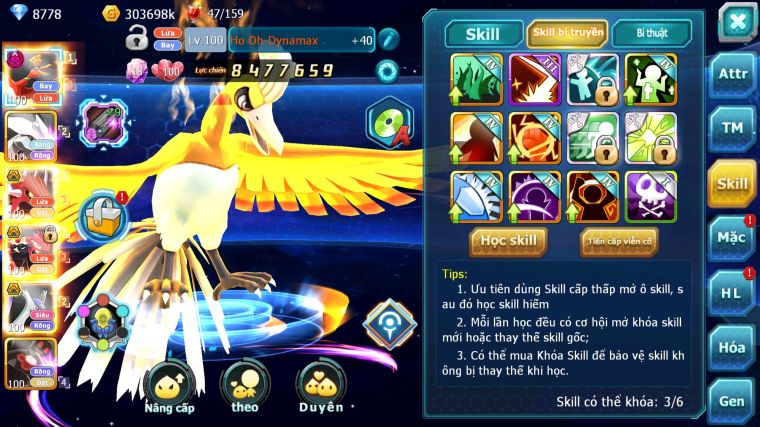The image size is (760, 427).
Task: Switch to the Bí thuật tab
Action: (x=651, y=33)
